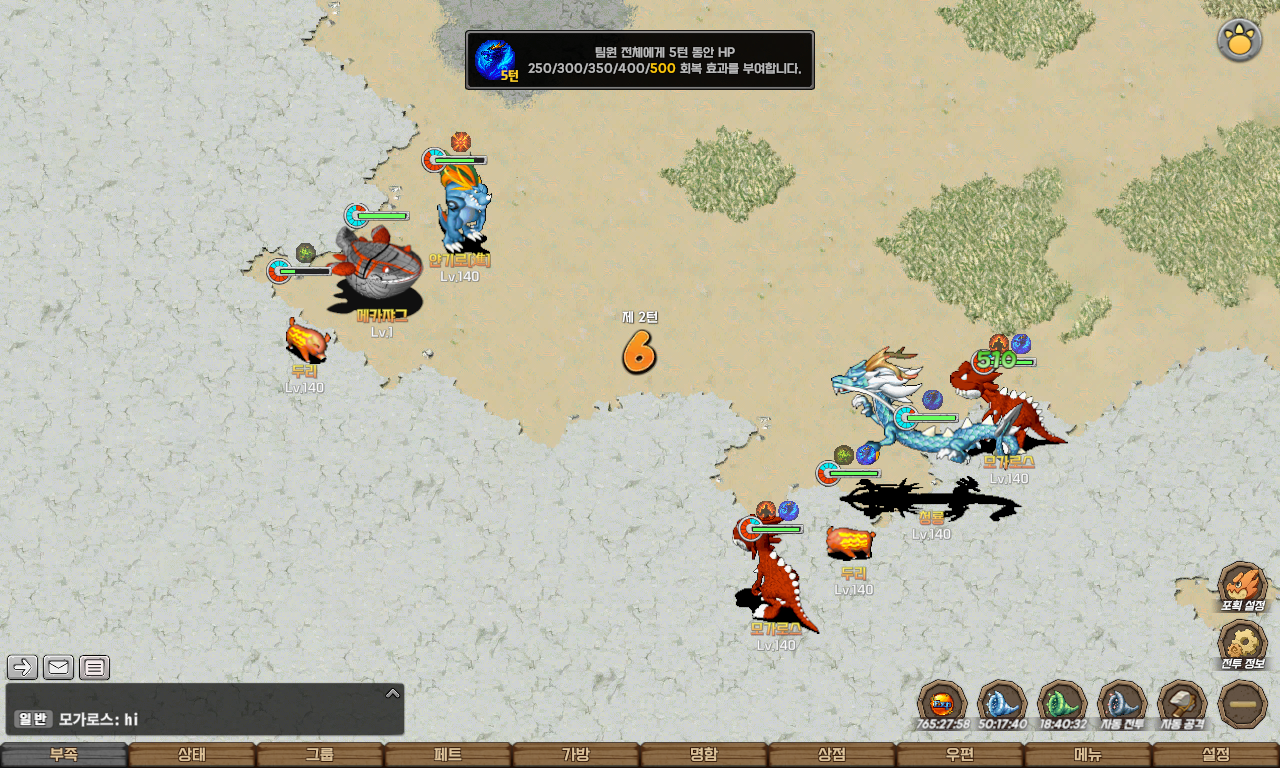Open the 메뉴 (menu) button
This screenshot has width=1280, height=768.
tap(1088, 755)
